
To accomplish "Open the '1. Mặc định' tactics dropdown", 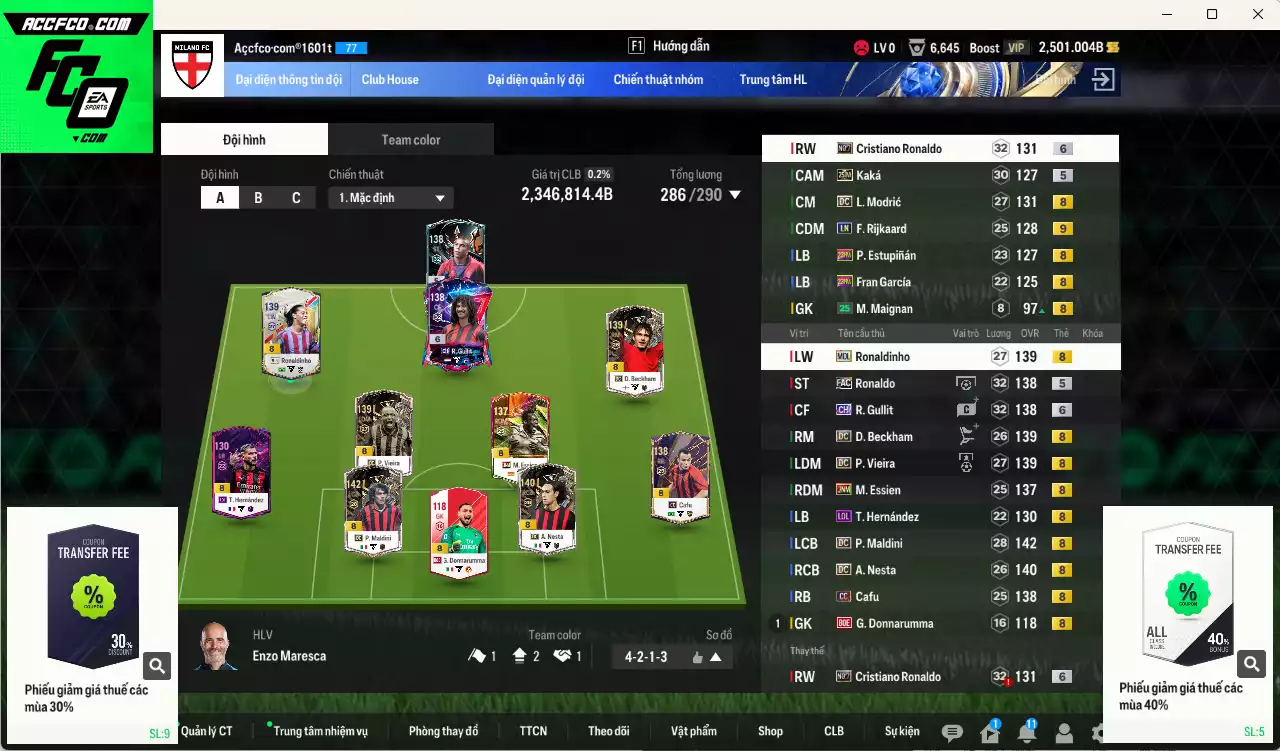I will coord(390,197).
